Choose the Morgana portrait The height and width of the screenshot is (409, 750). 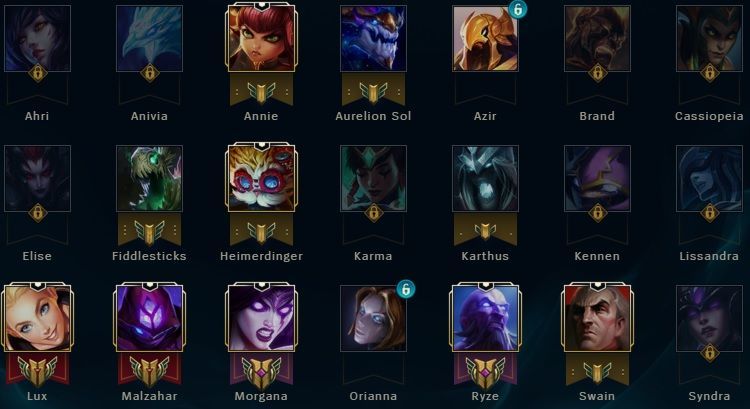pos(261,318)
